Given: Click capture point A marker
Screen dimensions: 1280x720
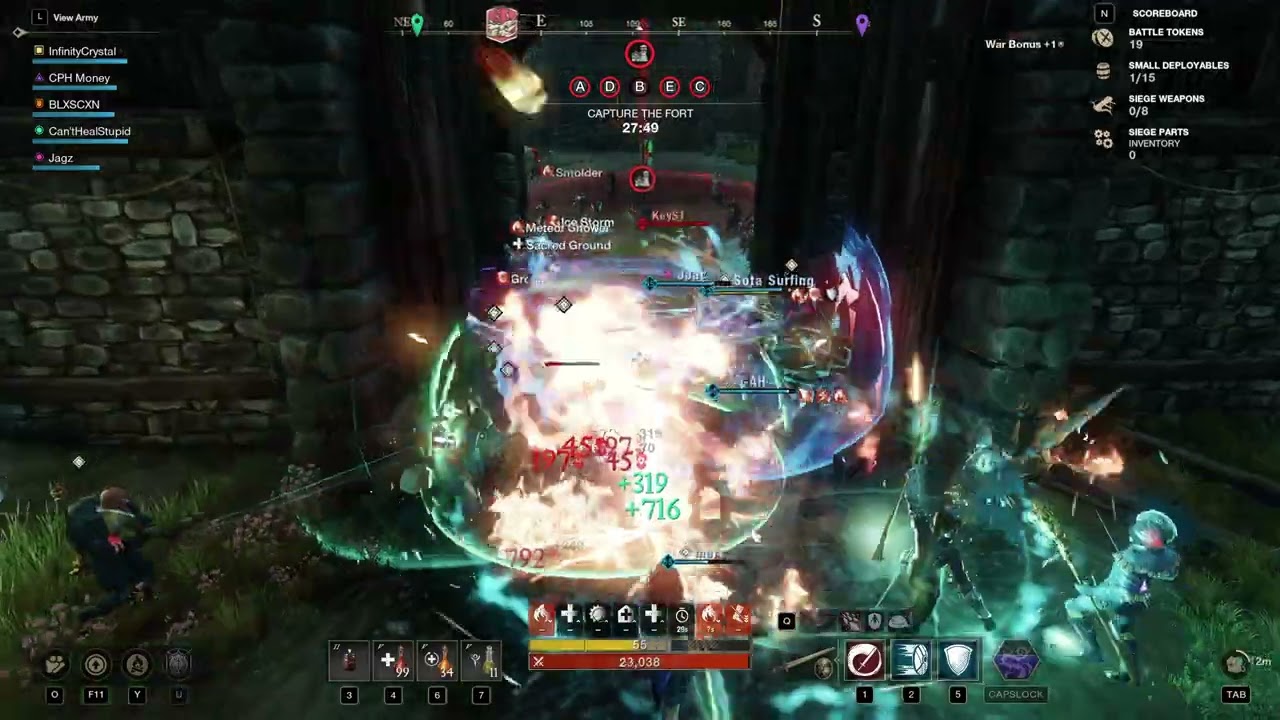Looking at the screenshot, I should (x=580, y=87).
